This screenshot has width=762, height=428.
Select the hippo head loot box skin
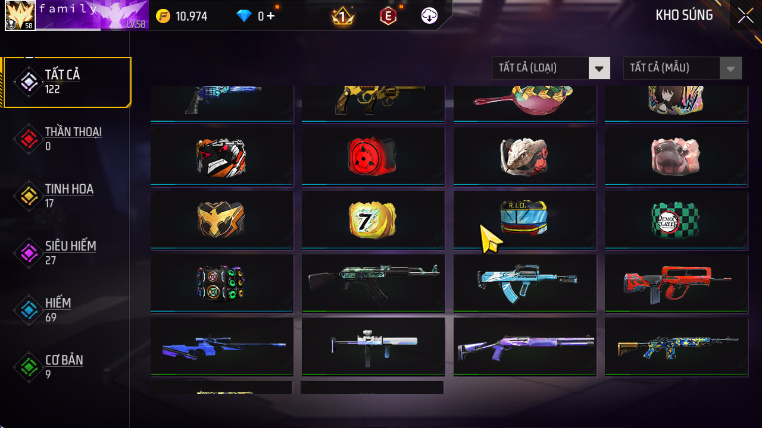[676, 154]
